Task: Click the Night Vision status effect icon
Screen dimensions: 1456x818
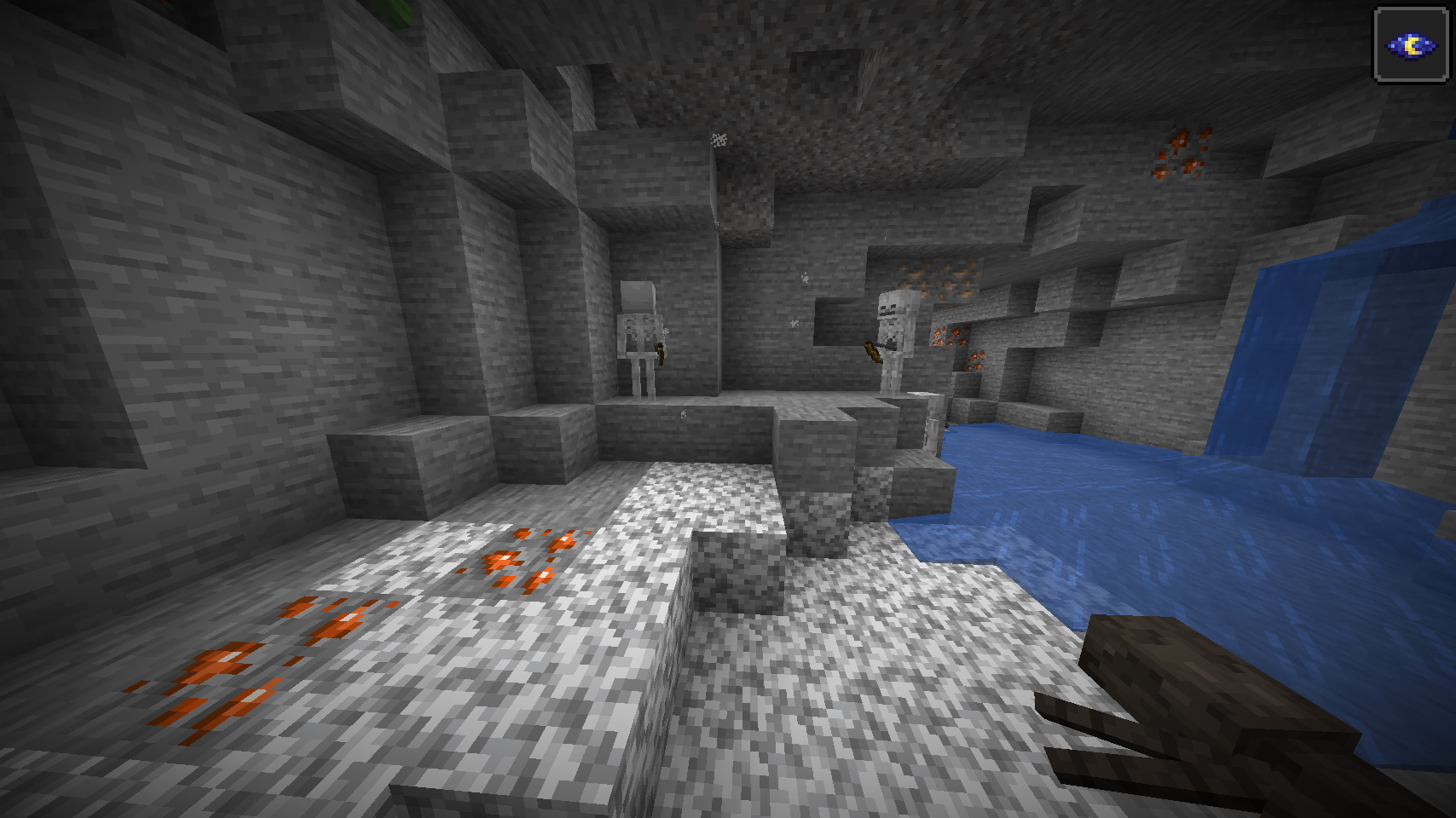Action: point(1411,45)
